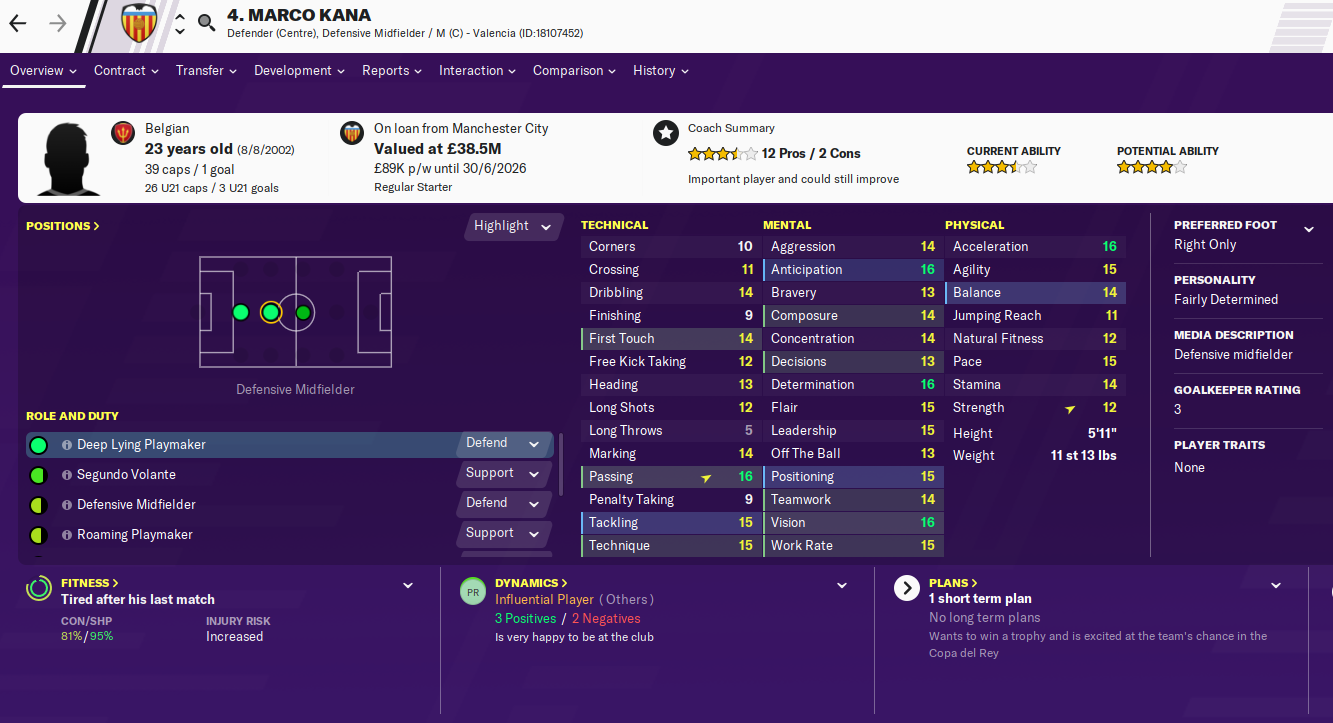
Task: Open the Fitness panel header
Action: point(90,582)
